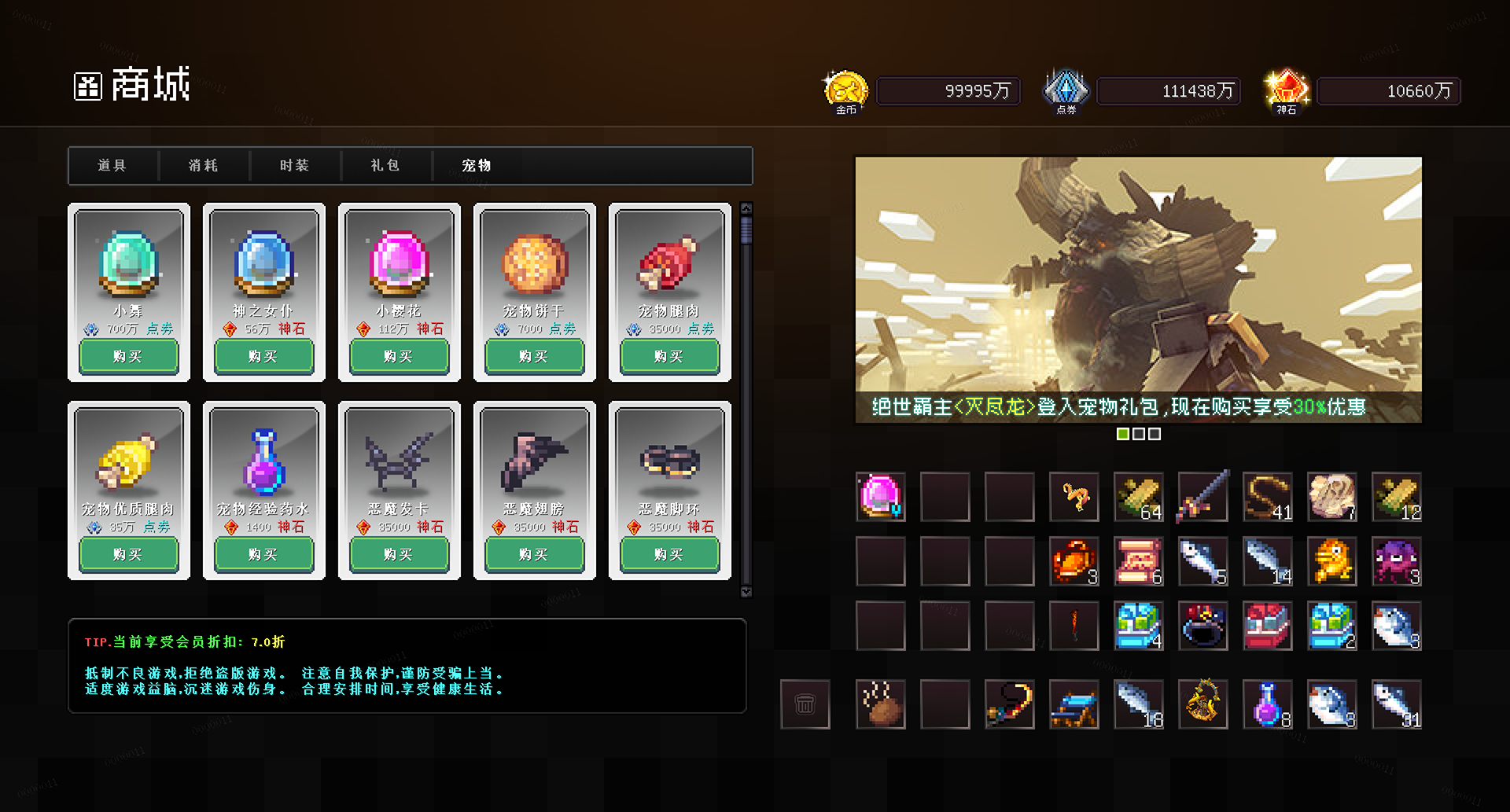
Task: Select the purple octopus inventory item
Action: (1396, 561)
